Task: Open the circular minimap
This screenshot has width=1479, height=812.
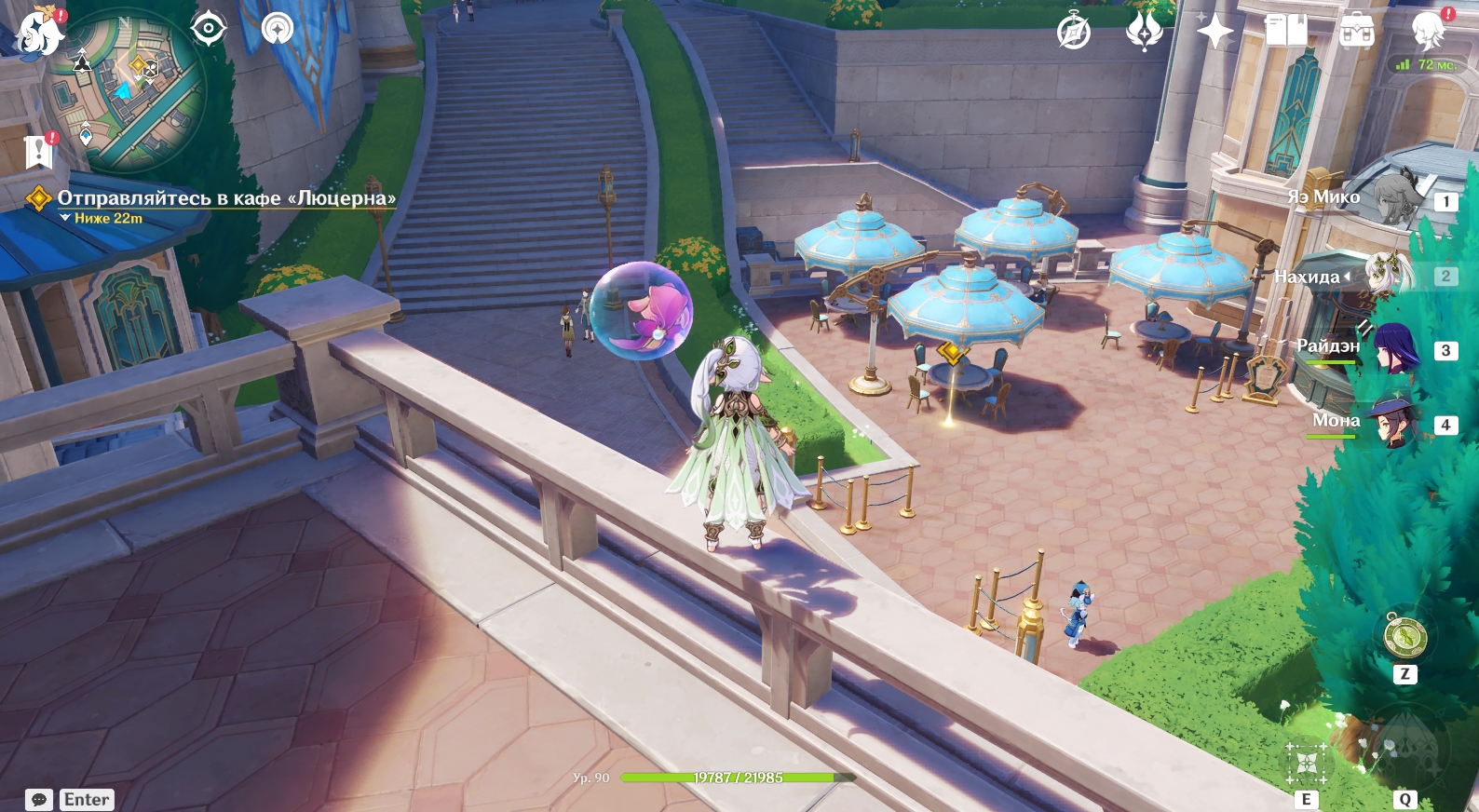Action: 126,91
